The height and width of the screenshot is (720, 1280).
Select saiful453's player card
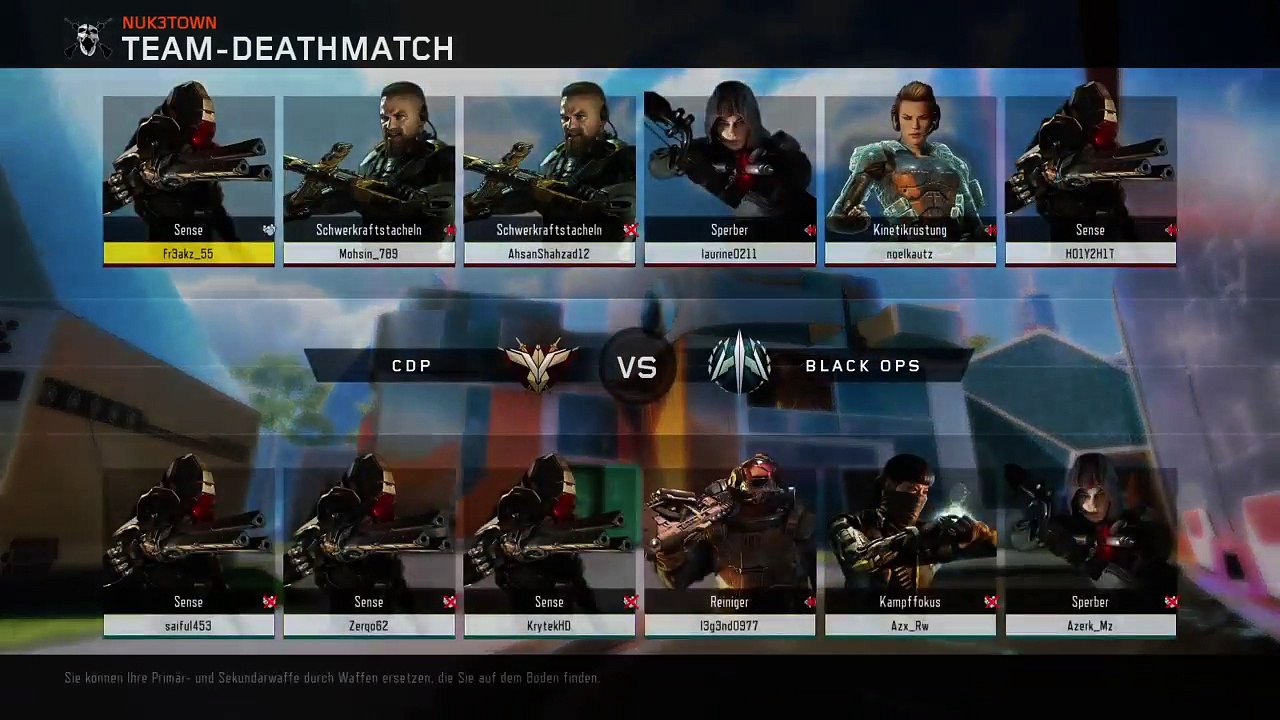coord(189,552)
